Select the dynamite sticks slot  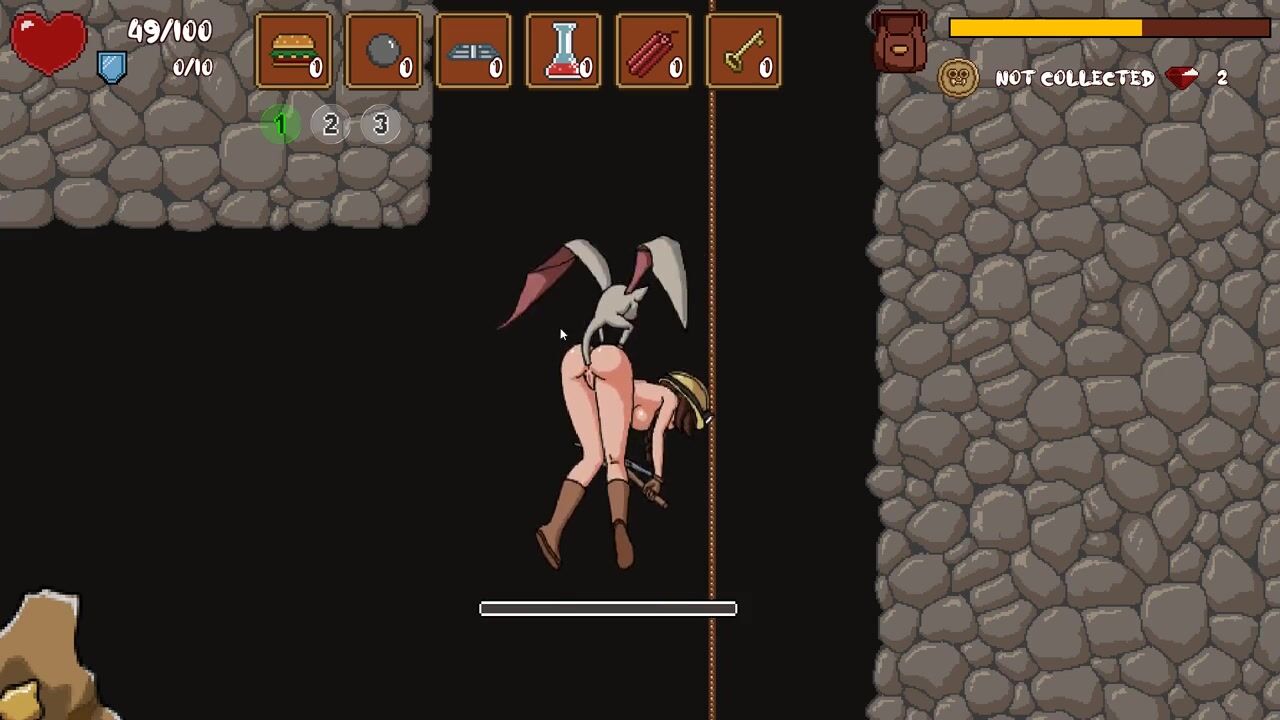[653, 50]
